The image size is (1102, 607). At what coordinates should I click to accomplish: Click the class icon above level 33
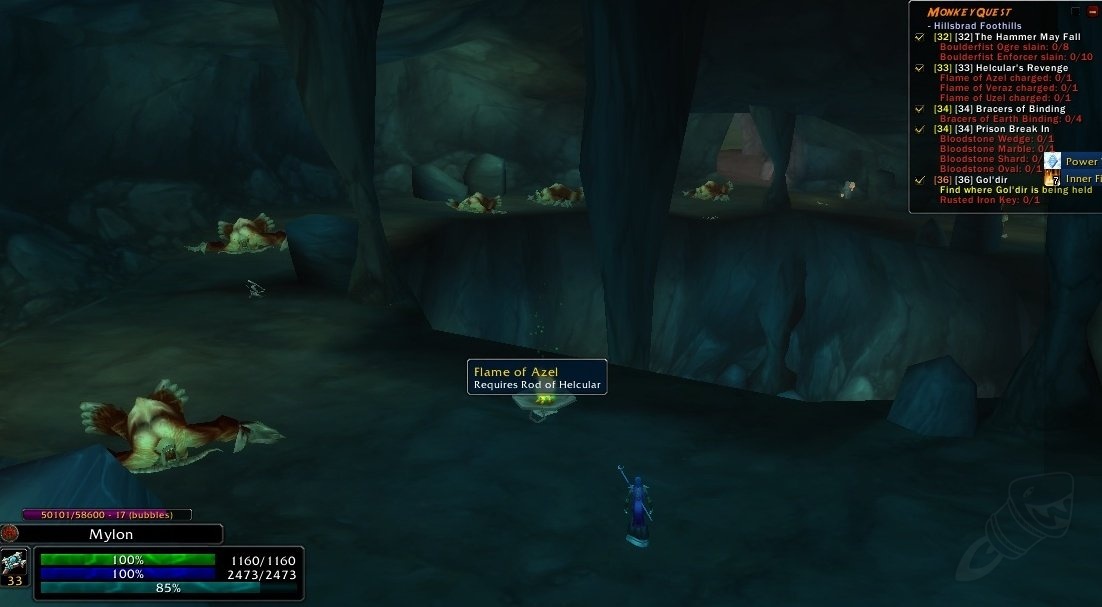click(15, 560)
